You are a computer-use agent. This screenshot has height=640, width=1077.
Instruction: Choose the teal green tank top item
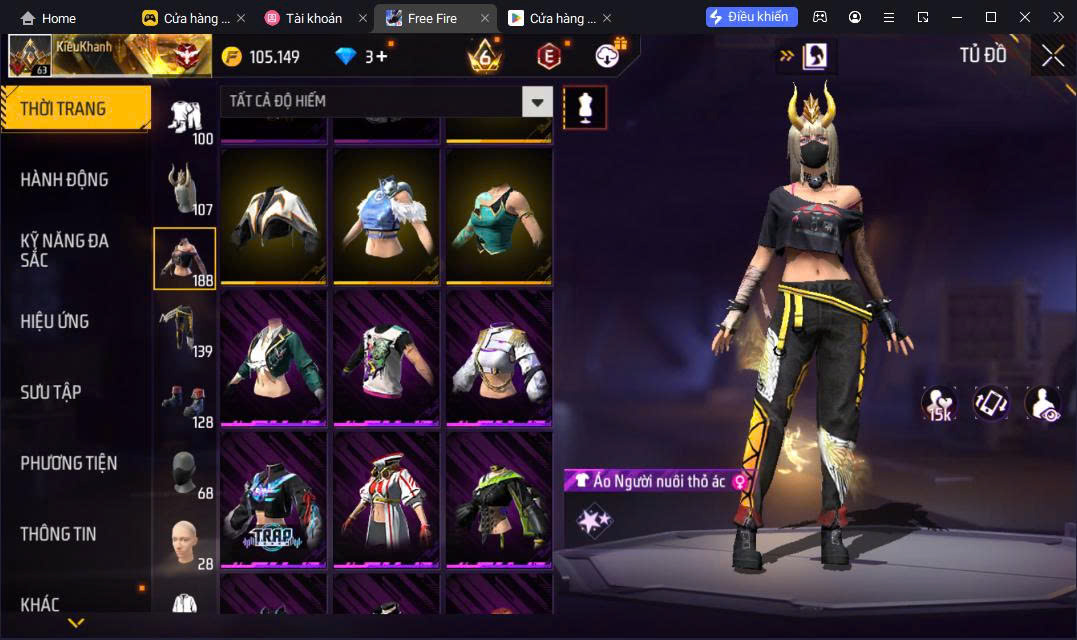click(x=499, y=217)
